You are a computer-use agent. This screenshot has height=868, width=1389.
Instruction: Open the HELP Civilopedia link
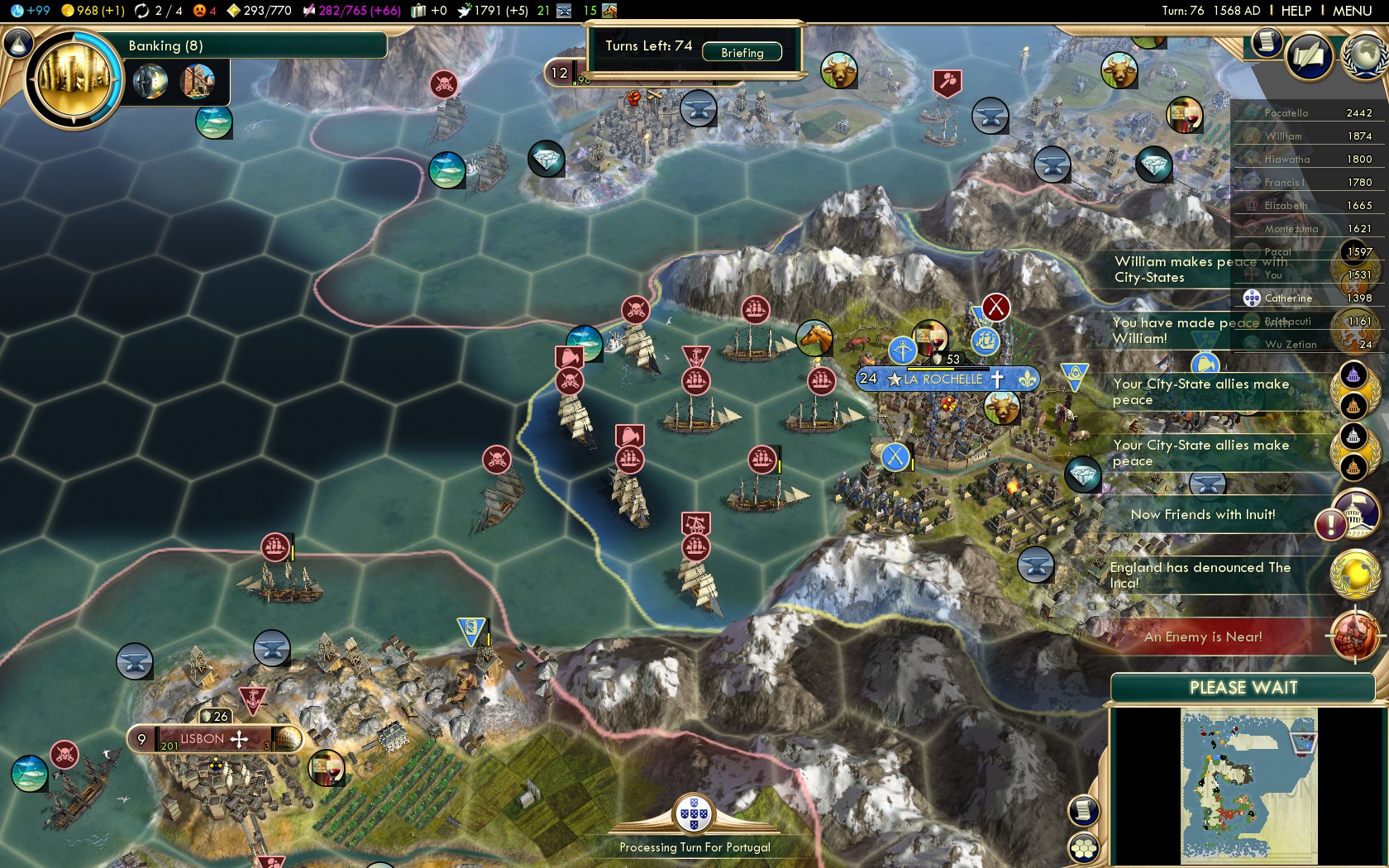(x=1296, y=11)
